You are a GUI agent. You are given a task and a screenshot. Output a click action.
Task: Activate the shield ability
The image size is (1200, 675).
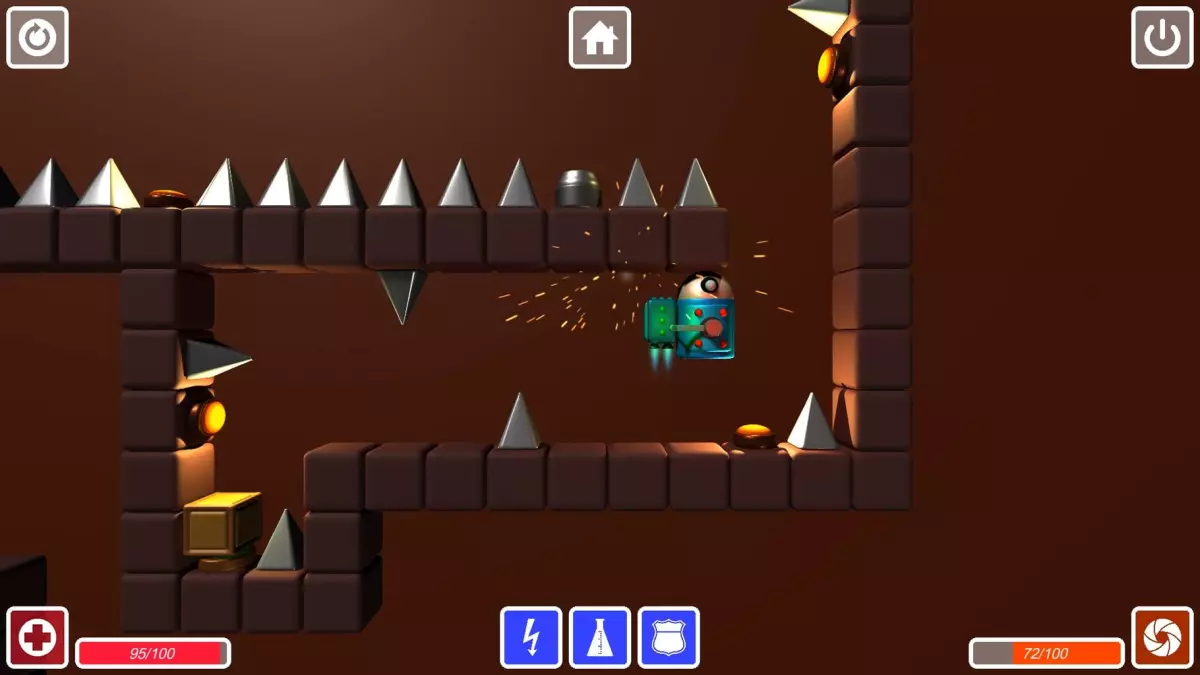[x=669, y=637]
